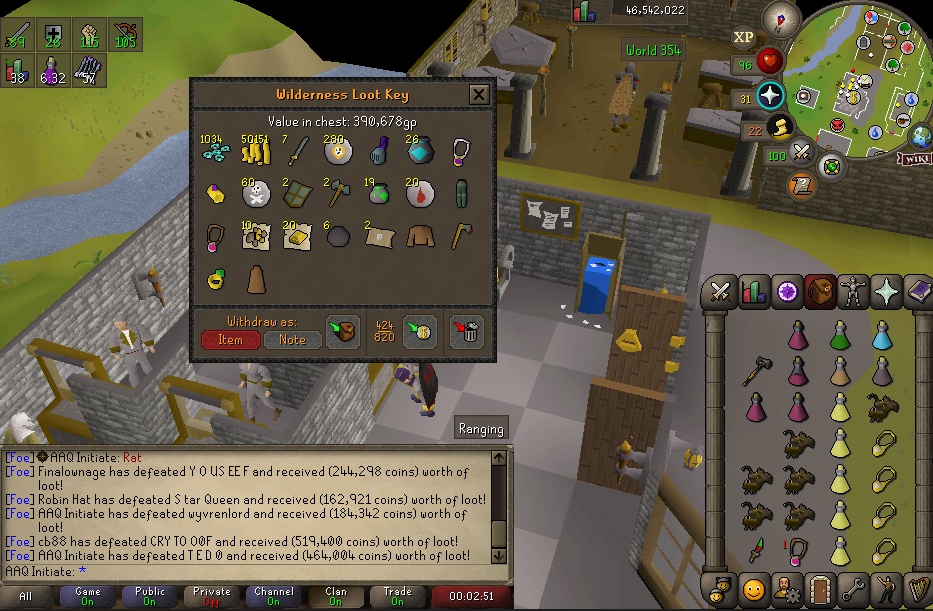Toggle the XP drops orb
Viewport: 933px width, 611px height.
743,37
